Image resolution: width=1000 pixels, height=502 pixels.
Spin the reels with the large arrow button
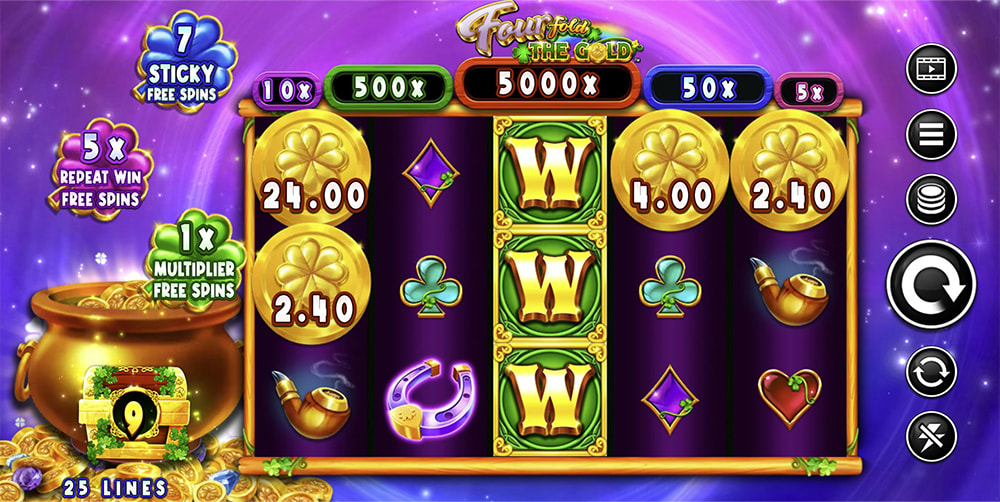point(931,284)
